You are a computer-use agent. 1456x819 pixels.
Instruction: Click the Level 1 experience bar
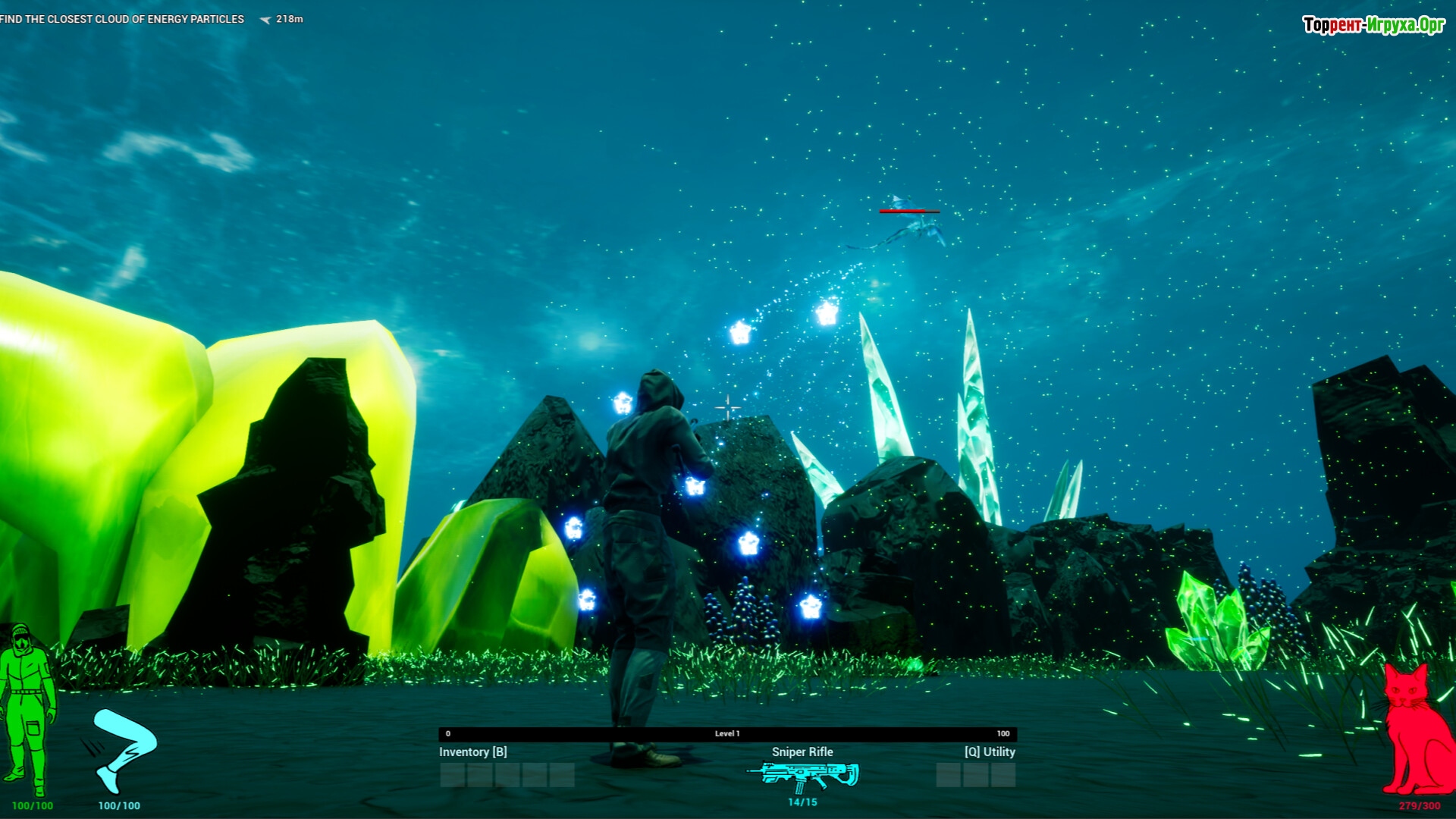click(x=727, y=733)
